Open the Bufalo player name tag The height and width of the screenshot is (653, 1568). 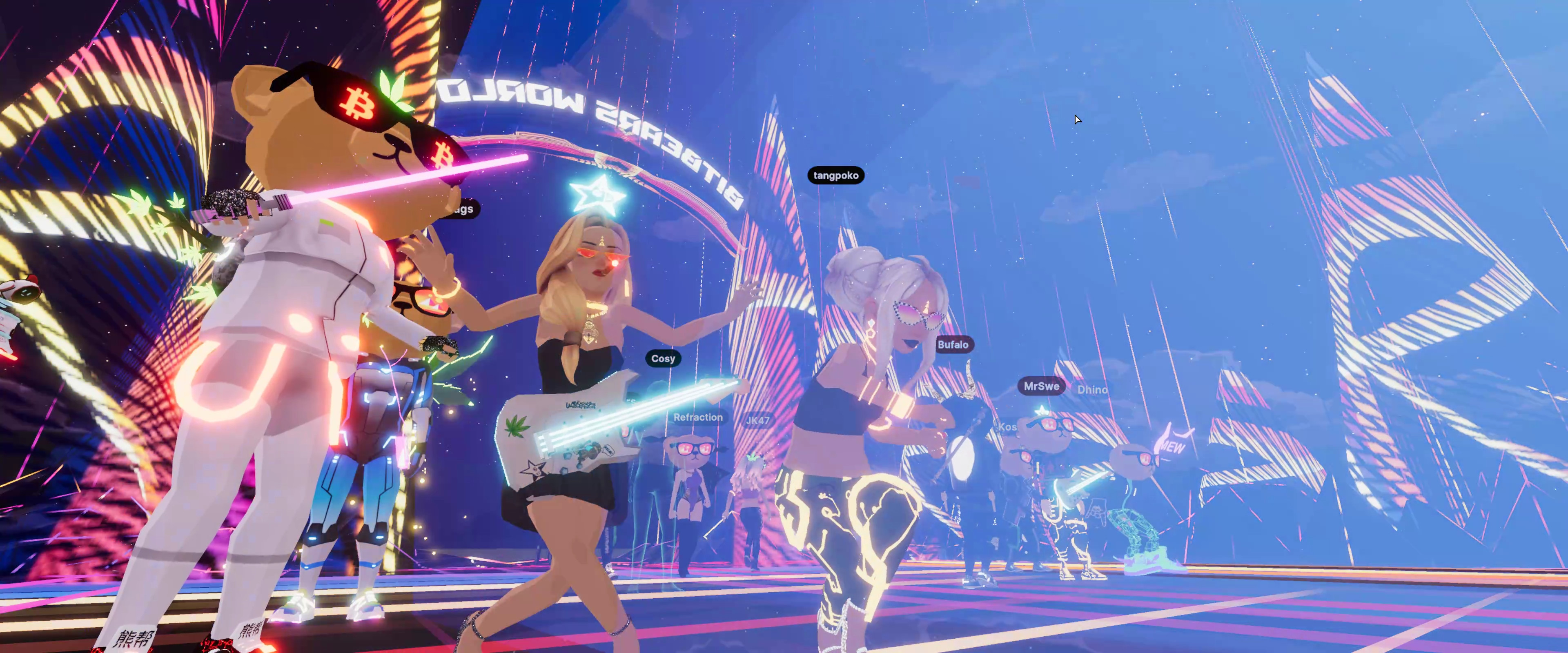pyautogui.click(x=953, y=344)
